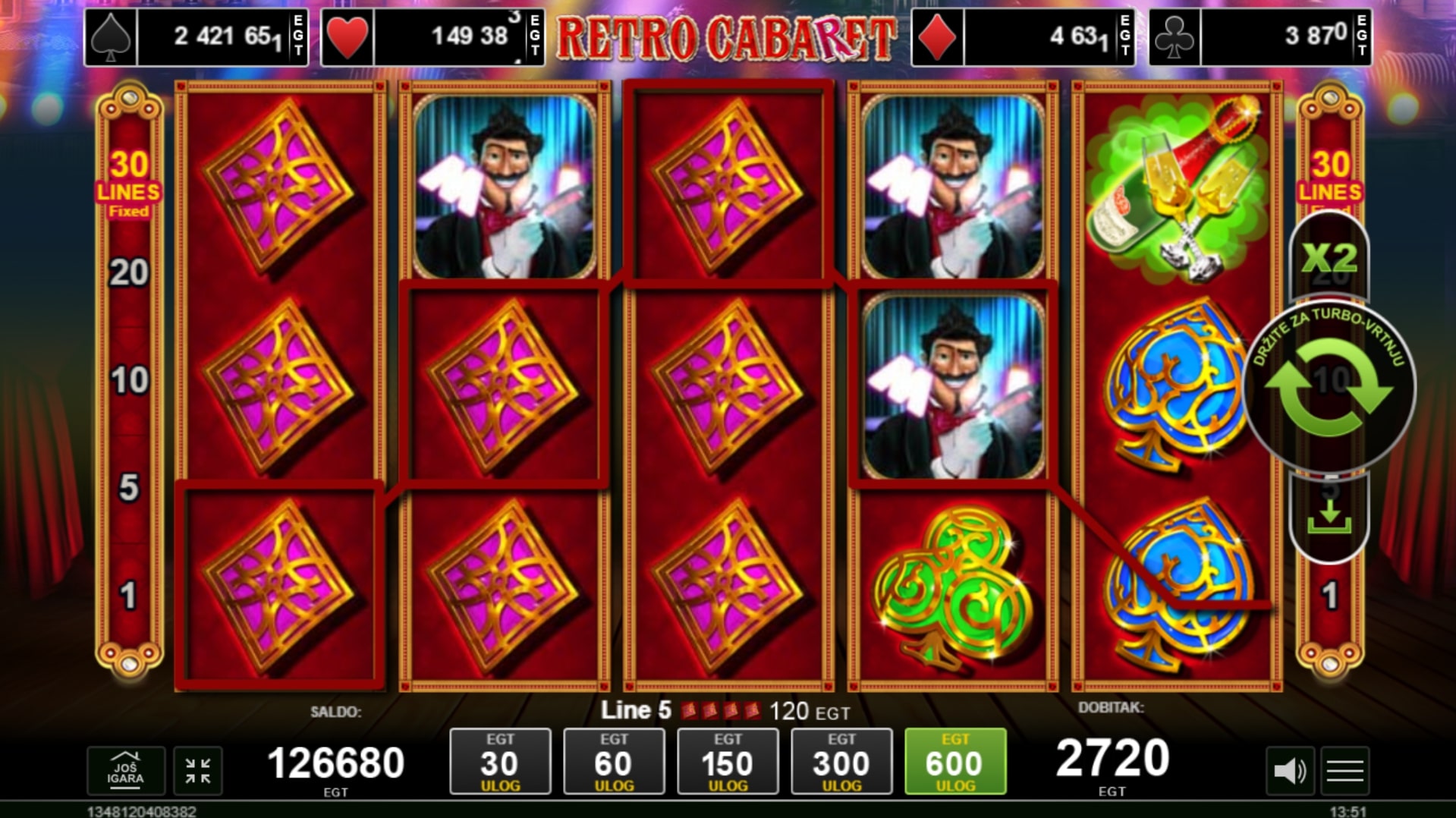Open the heart jackpot panel
The width and height of the screenshot is (1456, 818).
coord(432,37)
